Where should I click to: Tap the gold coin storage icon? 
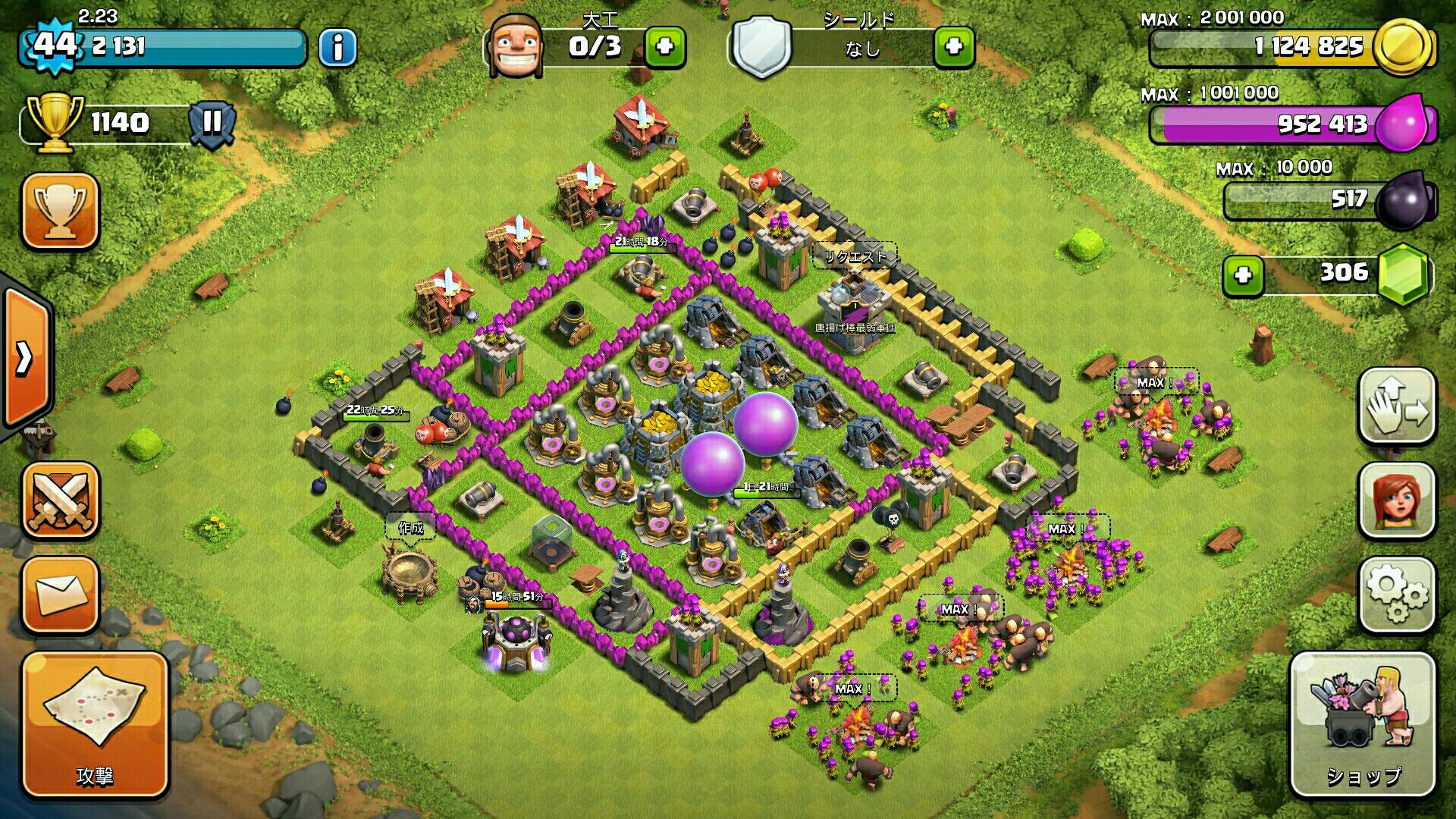point(1402,47)
